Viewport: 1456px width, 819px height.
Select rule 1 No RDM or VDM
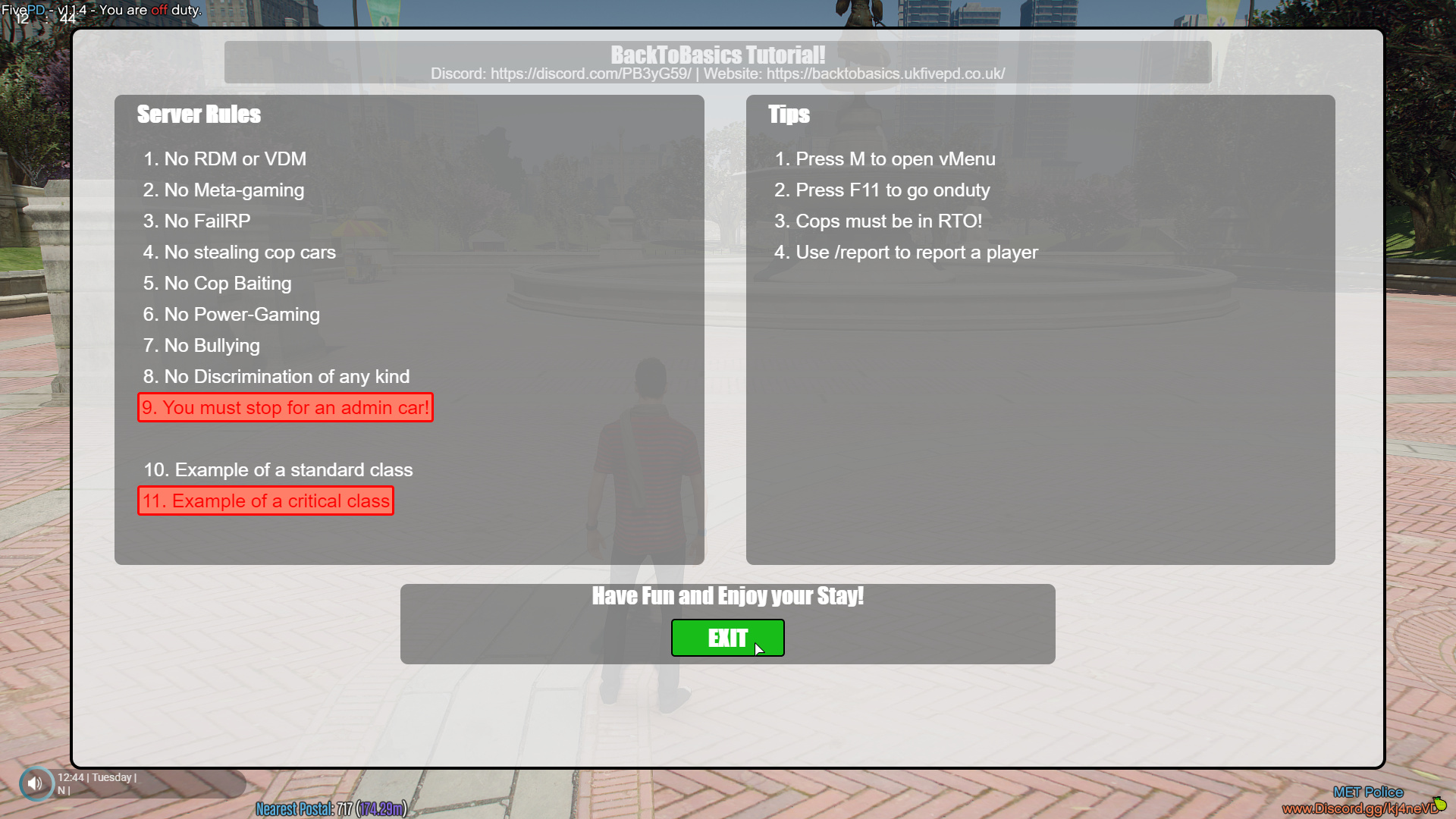pos(224,159)
